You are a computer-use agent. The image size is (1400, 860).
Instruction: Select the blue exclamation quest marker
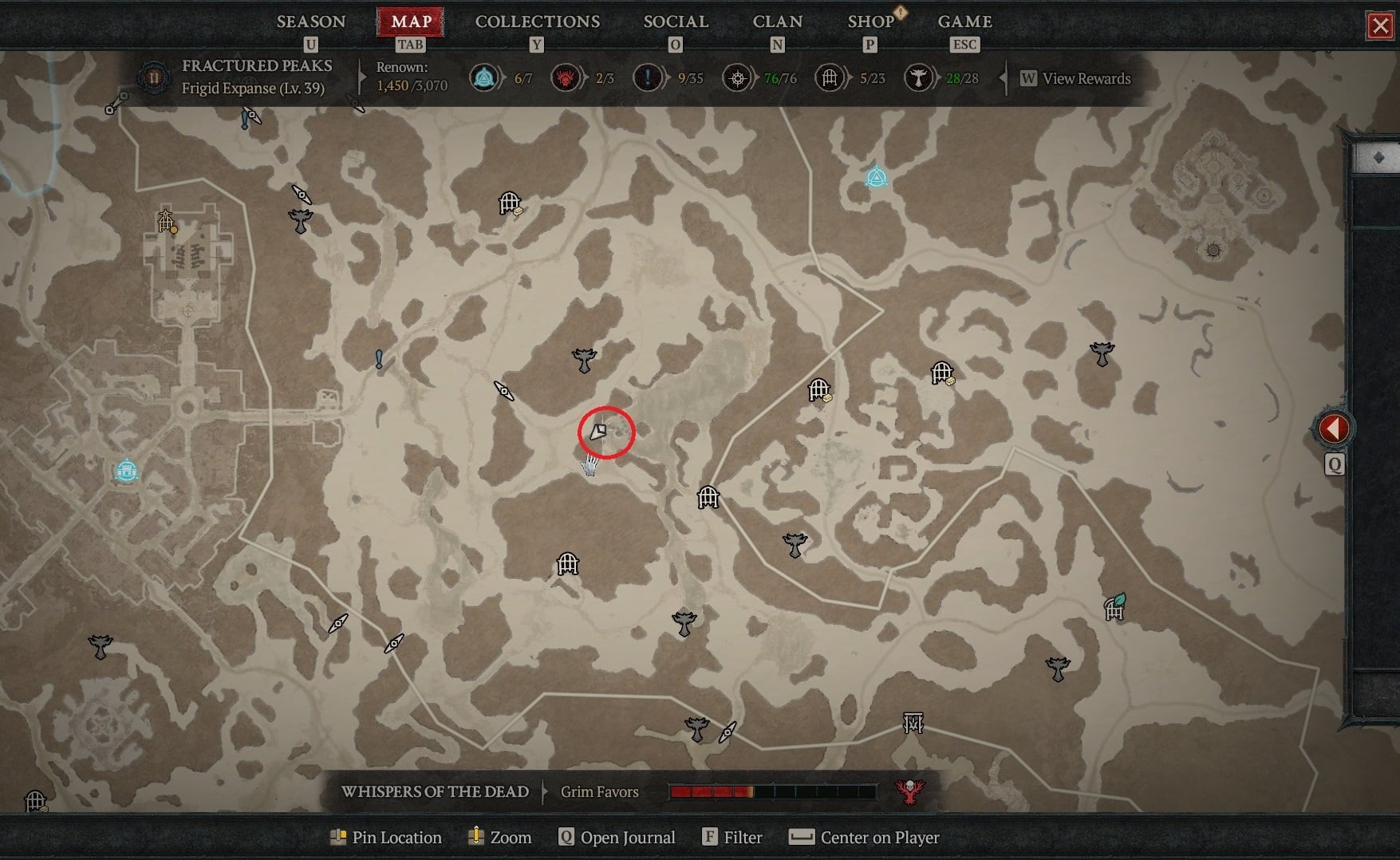pos(379,361)
